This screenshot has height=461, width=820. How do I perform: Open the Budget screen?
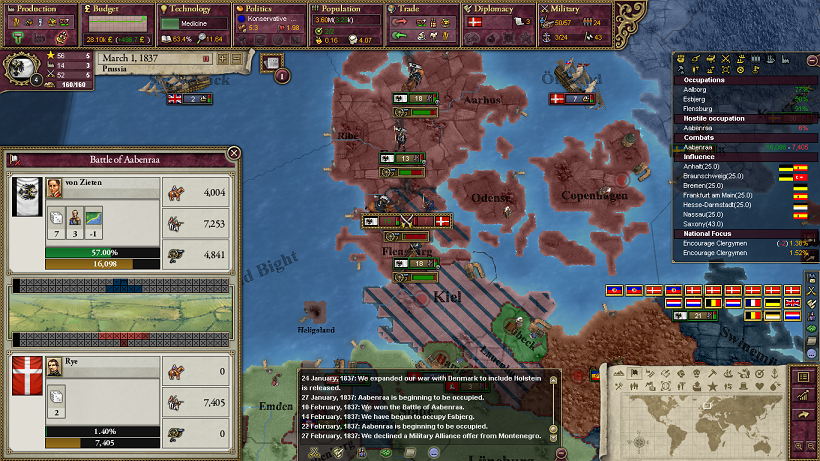click(x=116, y=9)
